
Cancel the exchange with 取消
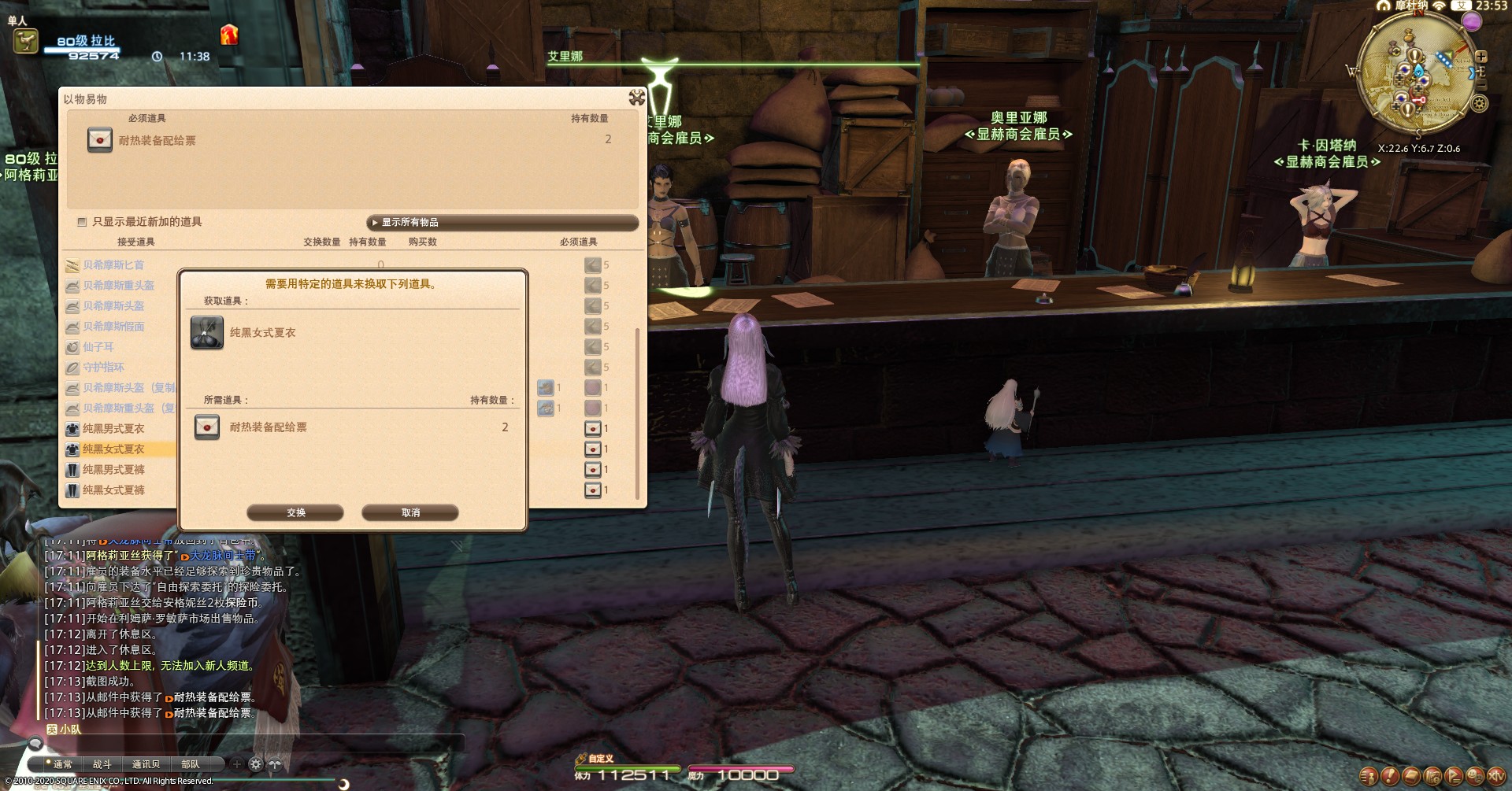[409, 512]
